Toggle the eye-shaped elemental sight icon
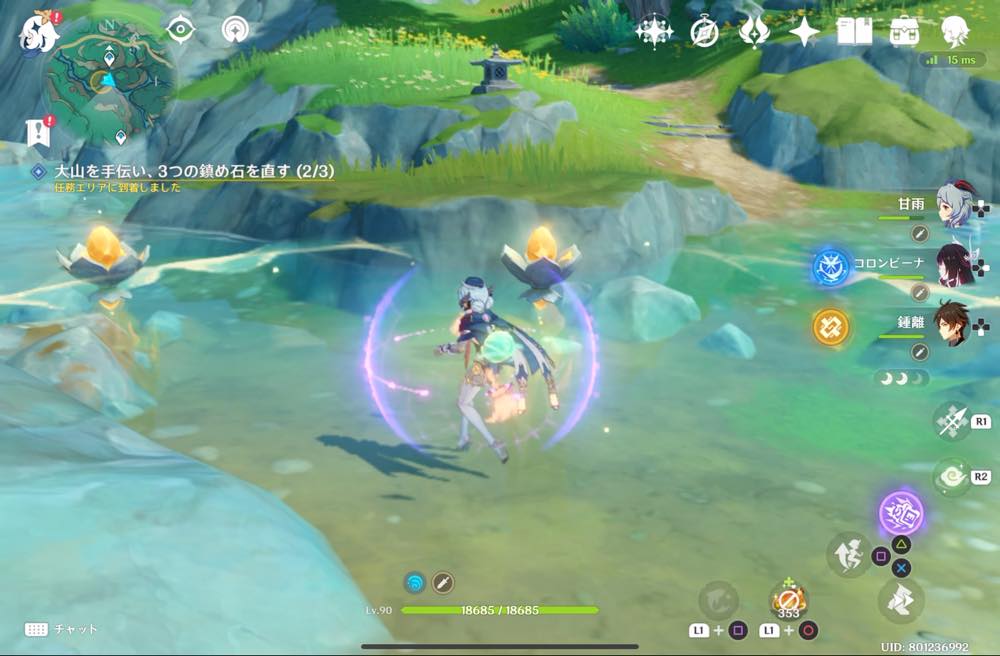 click(x=180, y=30)
